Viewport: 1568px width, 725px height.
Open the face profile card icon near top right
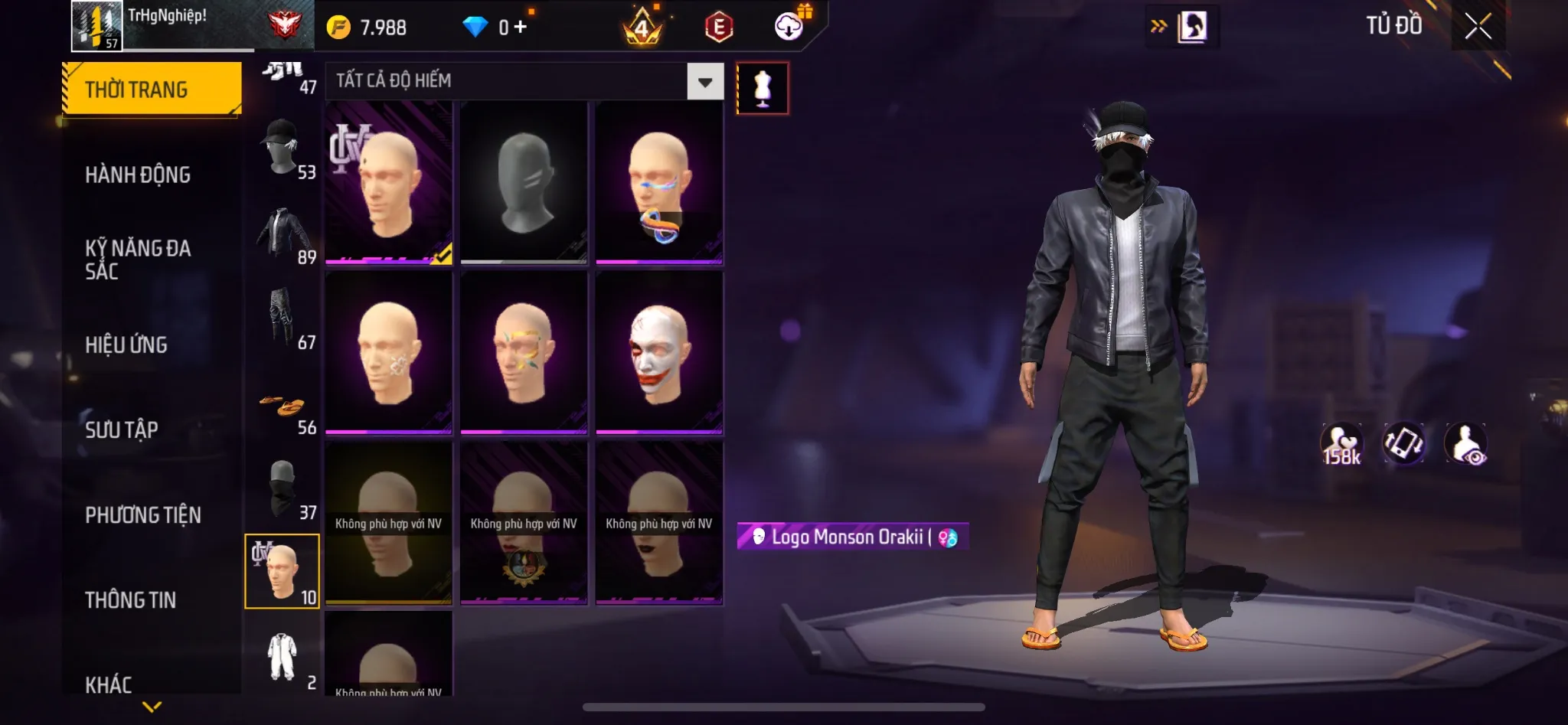coord(1196,27)
